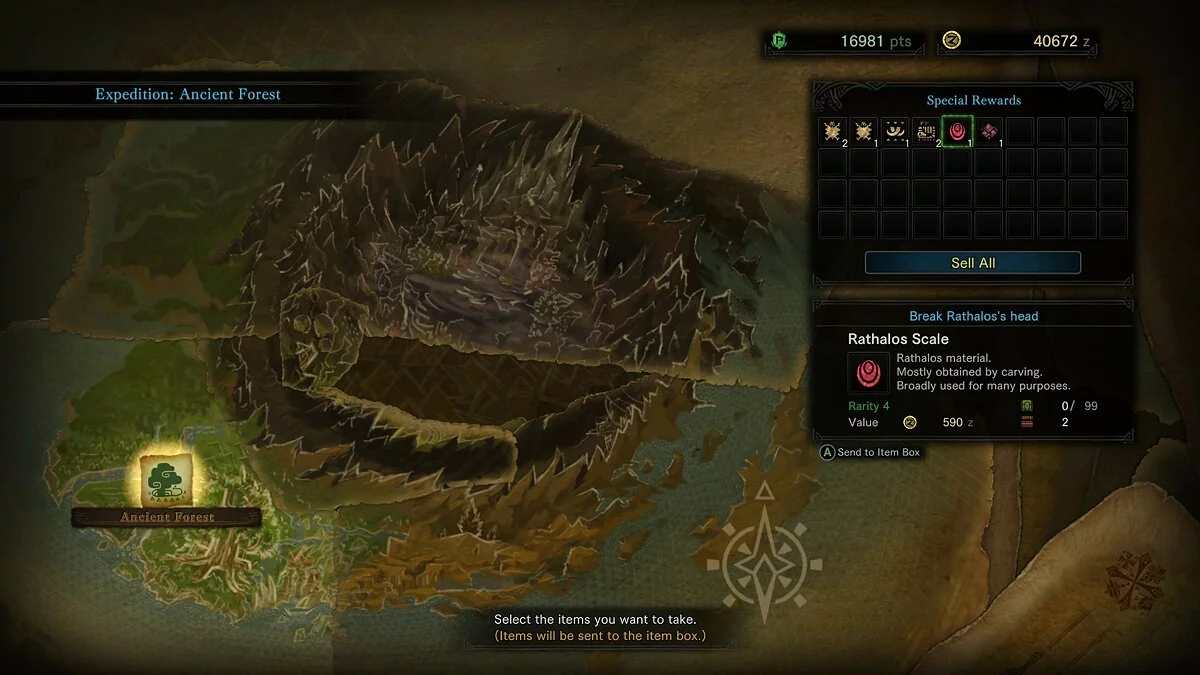
Task: Pick the gold curved horn reward item
Action: pos(895,131)
